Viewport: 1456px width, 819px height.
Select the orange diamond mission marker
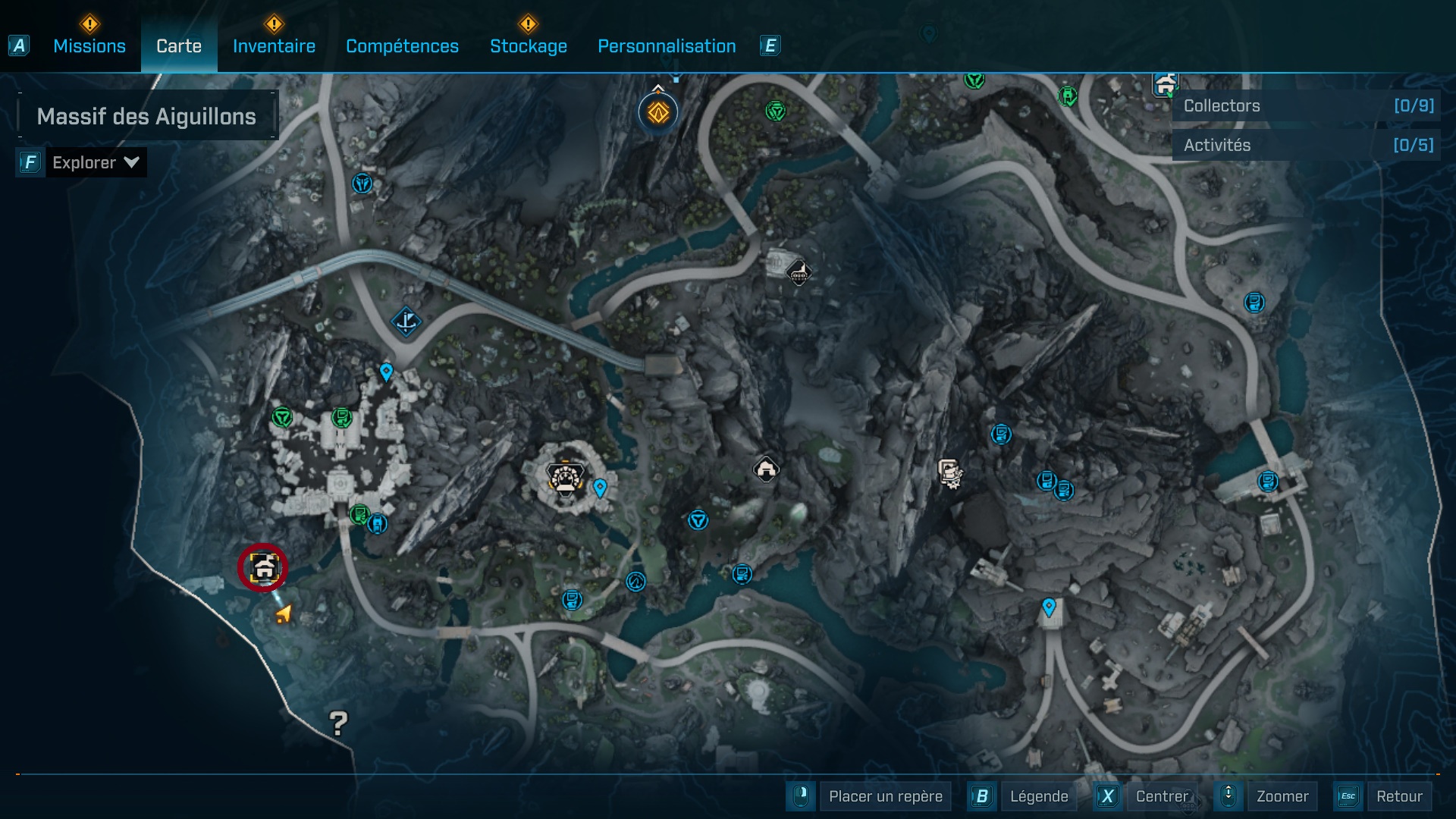coord(657,113)
